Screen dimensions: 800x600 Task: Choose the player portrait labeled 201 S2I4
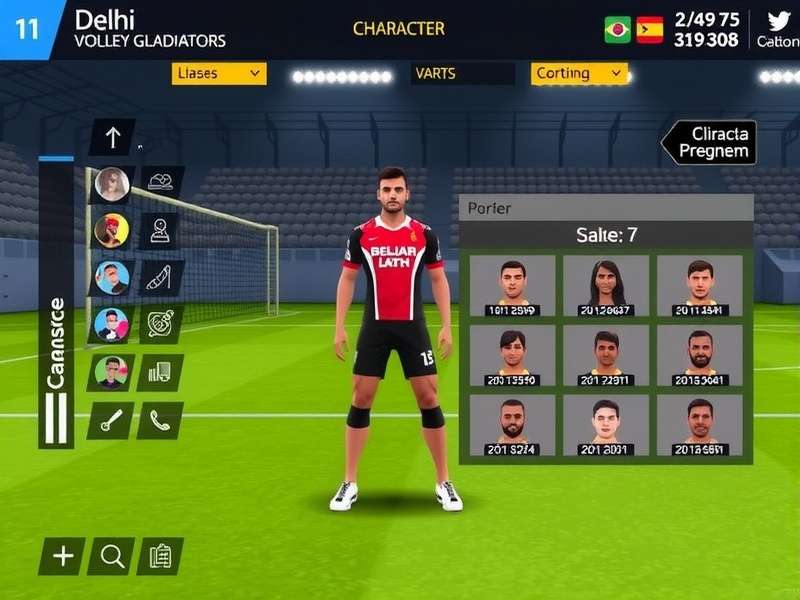(512, 425)
